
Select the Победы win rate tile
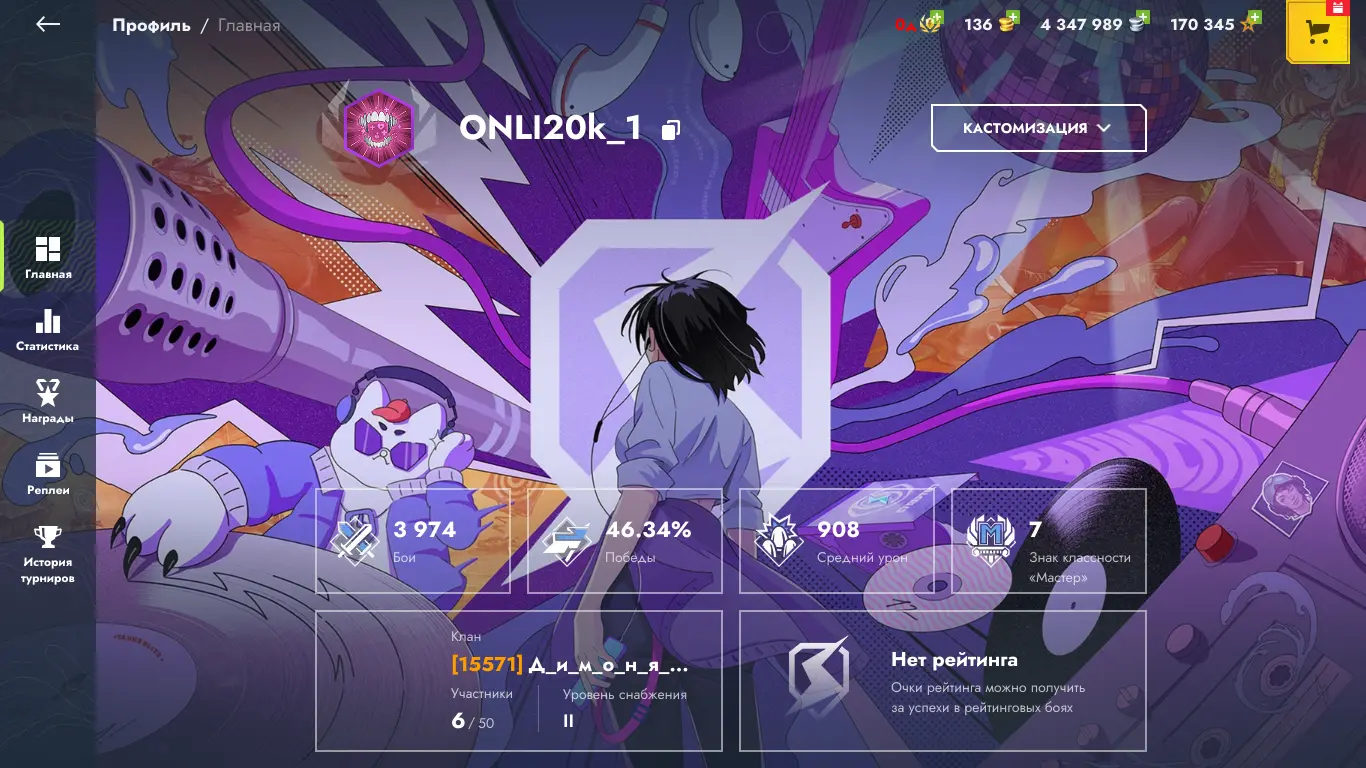tap(625, 541)
